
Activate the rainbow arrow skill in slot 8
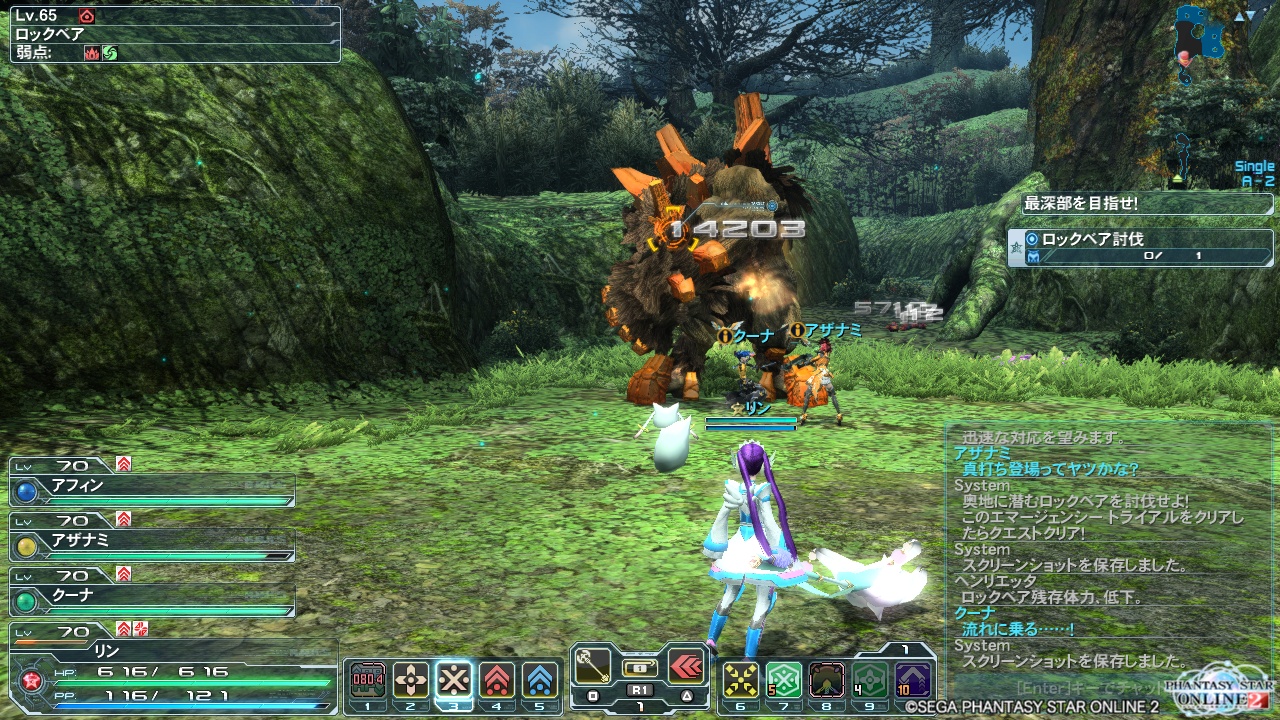click(827, 680)
